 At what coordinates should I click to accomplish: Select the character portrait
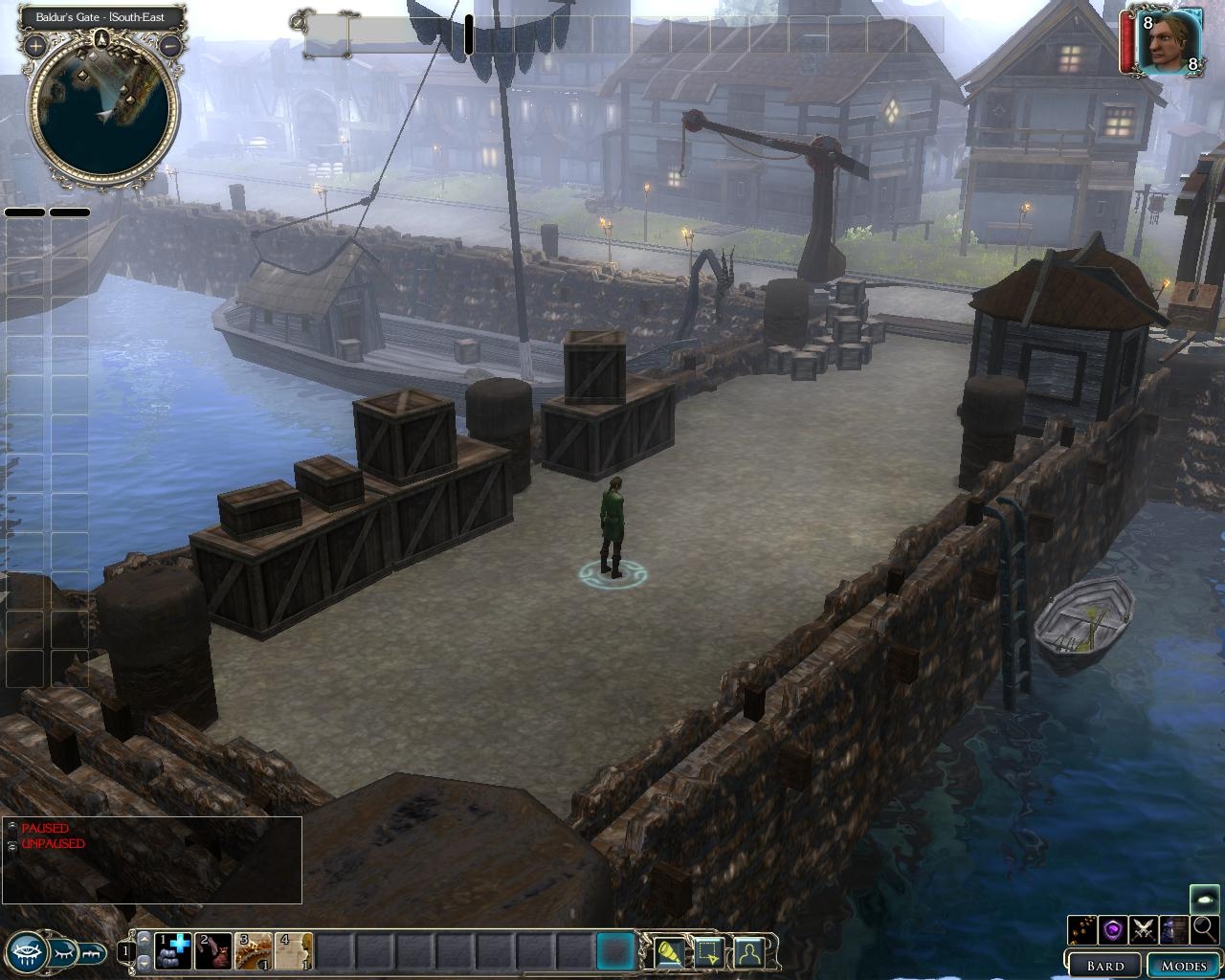(1169, 41)
